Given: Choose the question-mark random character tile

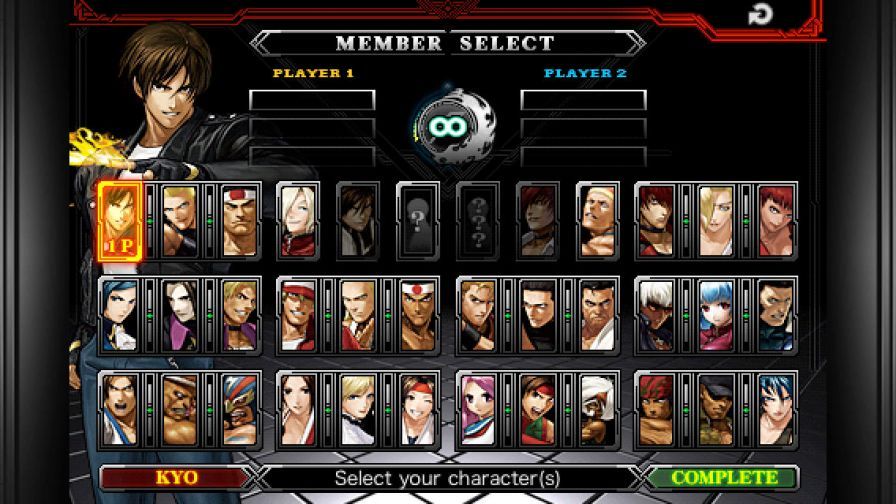Looking at the screenshot, I should [x=417, y=220].
